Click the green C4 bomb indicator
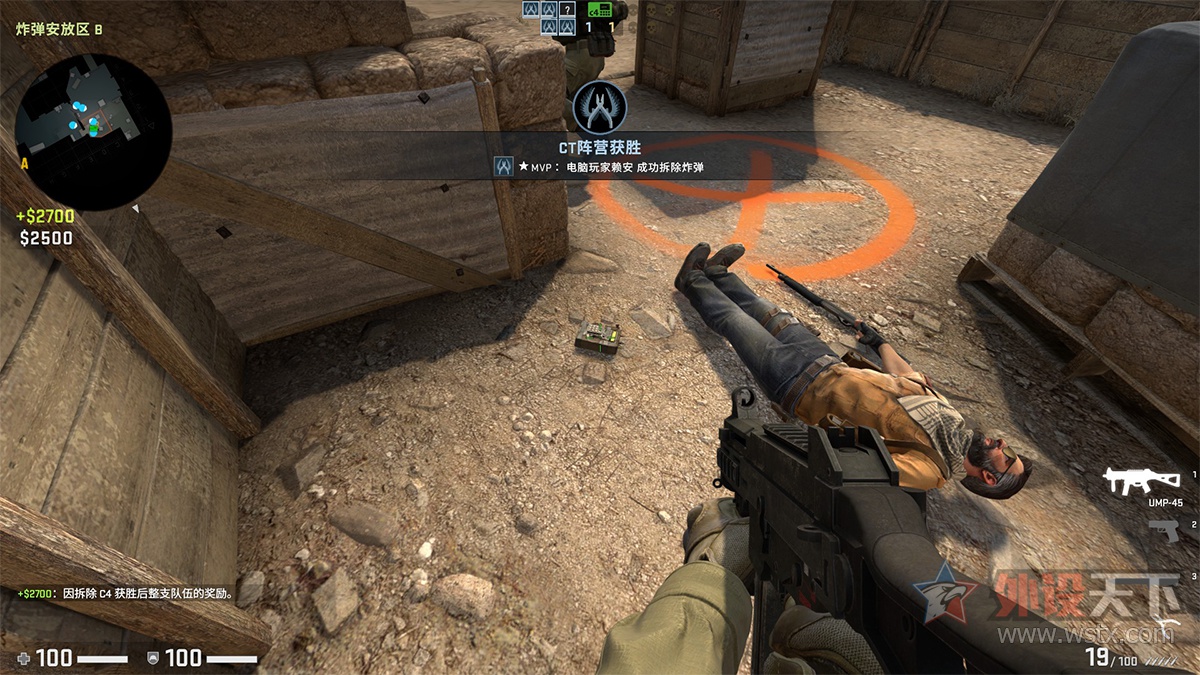Viewport: 1200px width, 675px height. (599, 9)
